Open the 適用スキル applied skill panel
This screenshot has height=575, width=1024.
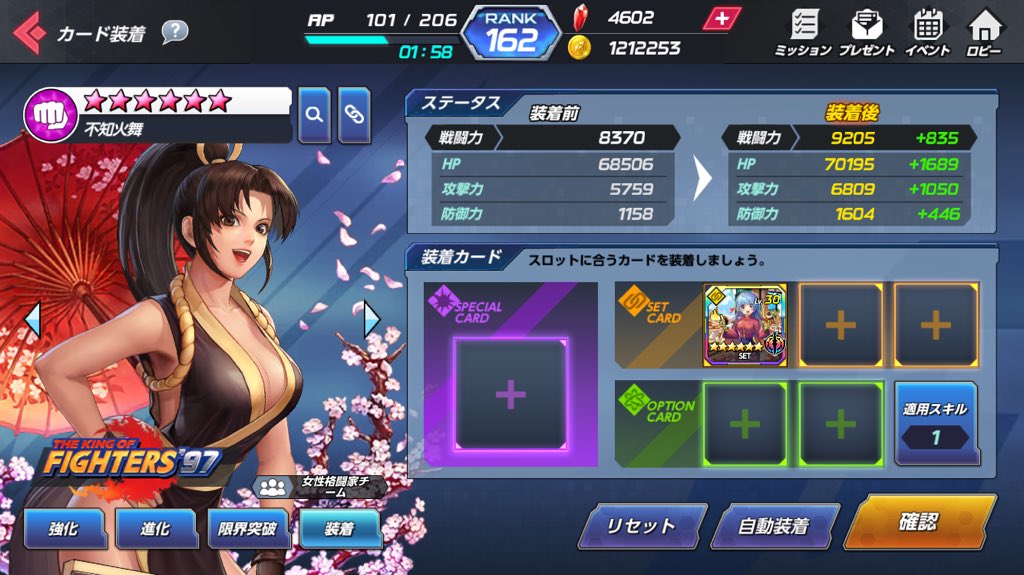coord(935,422)
